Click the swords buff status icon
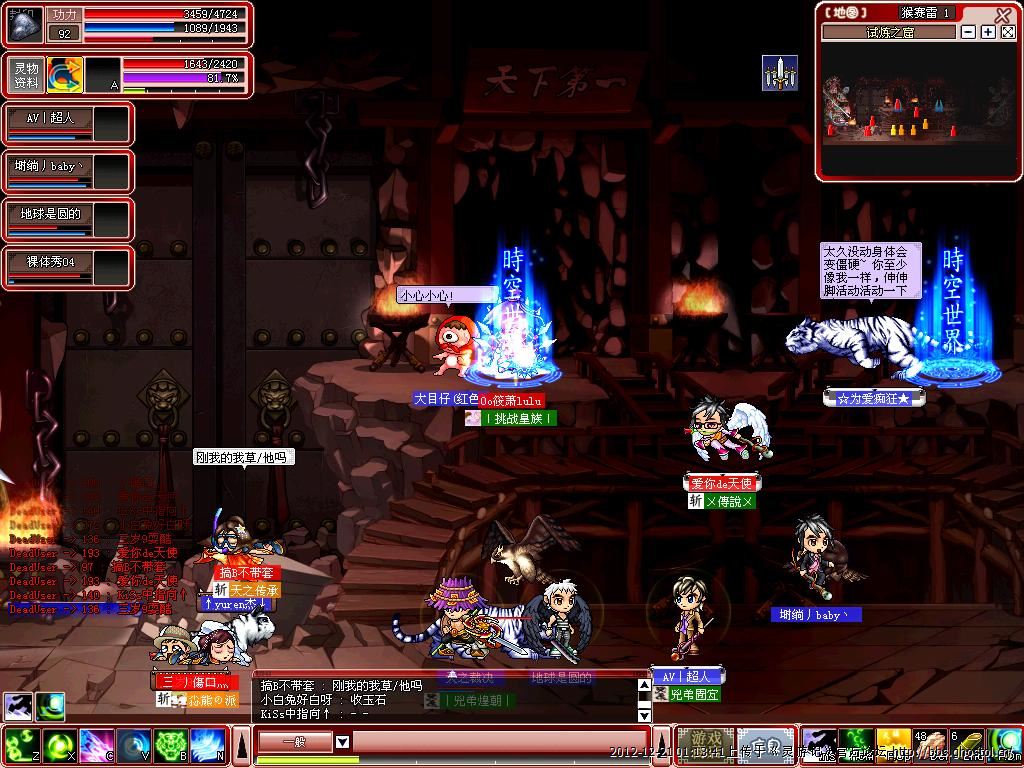The height and width of the screenshot is (768, 1024). coord(779,73)
